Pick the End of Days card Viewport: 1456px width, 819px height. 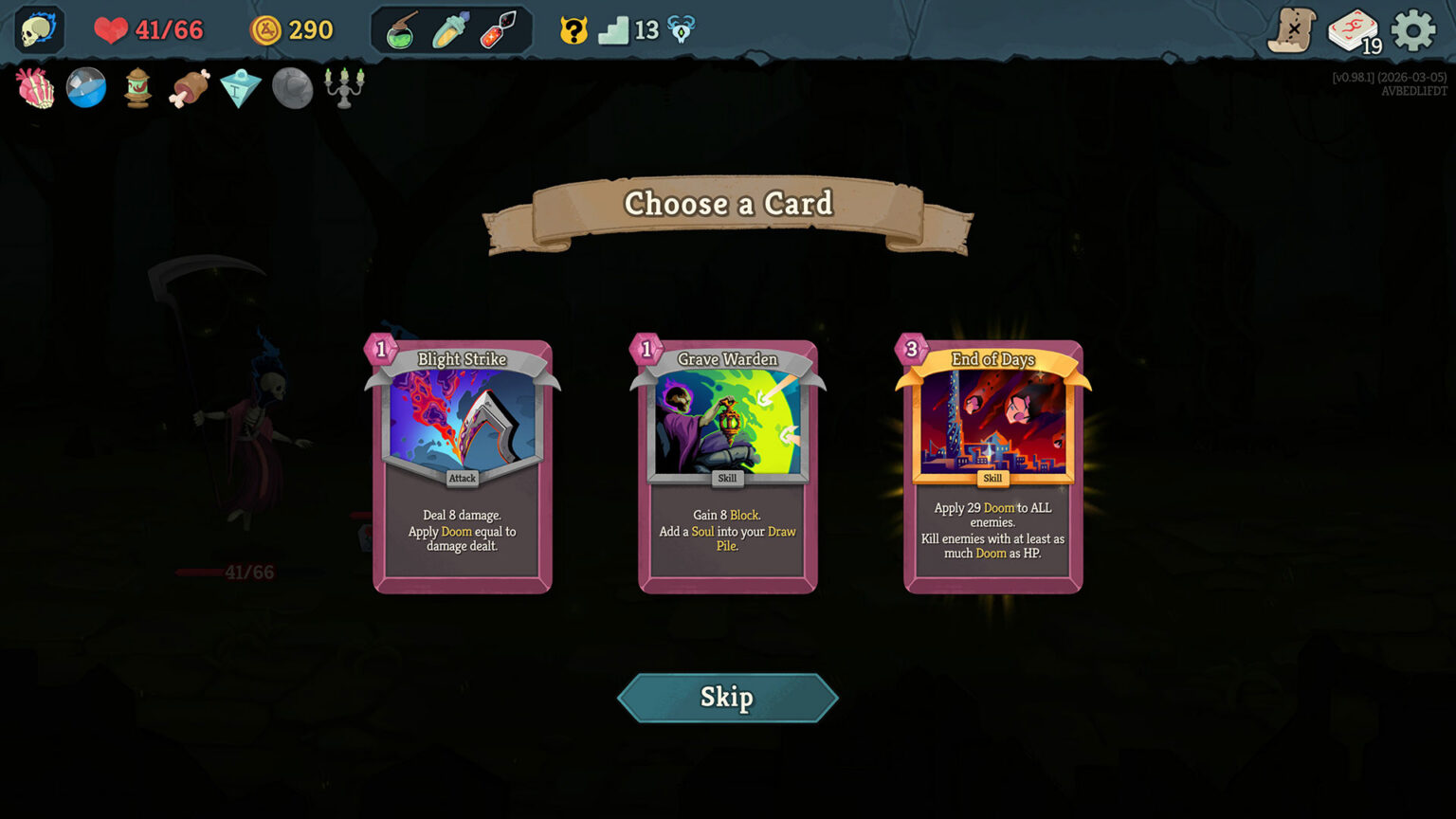coord(992,464)
